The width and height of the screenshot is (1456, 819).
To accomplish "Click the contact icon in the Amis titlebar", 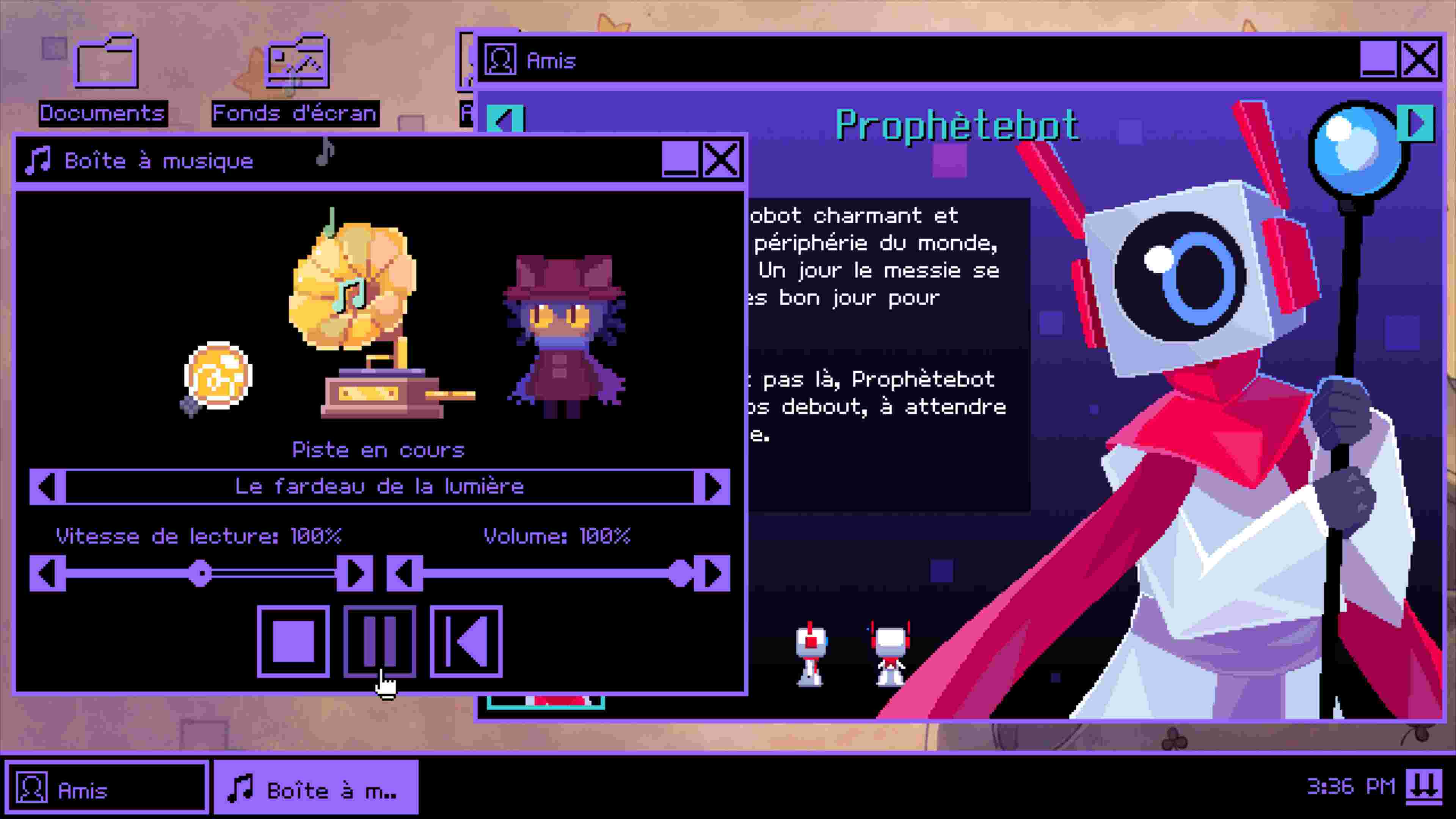I will point(500,61).
